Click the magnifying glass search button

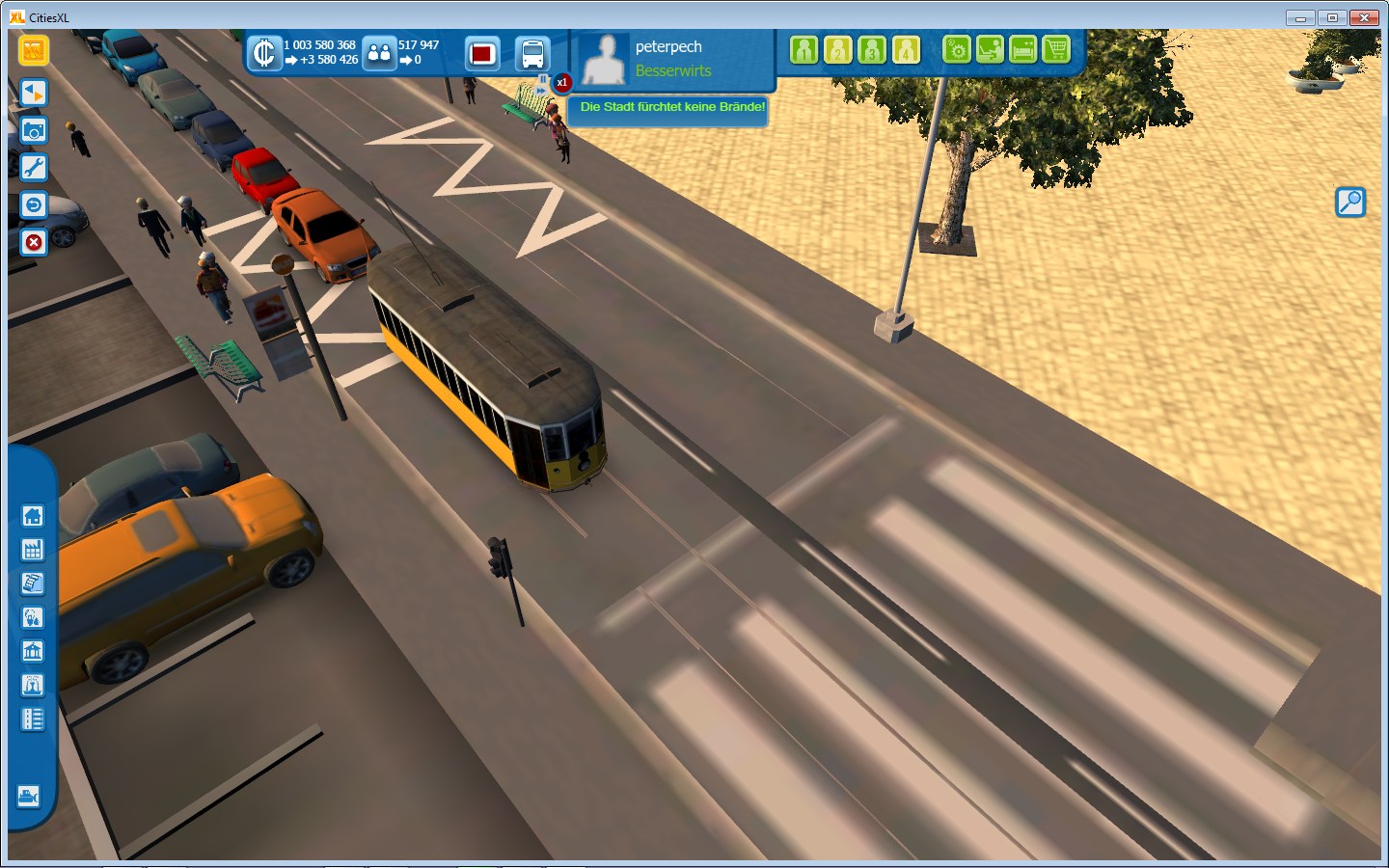pyautogui.click(x=1350, y=202)
